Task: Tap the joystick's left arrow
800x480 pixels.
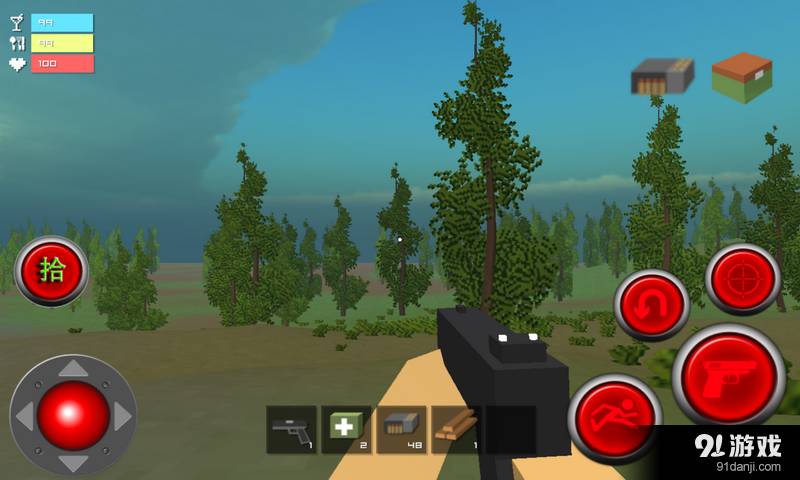Action: click(24, 415)
